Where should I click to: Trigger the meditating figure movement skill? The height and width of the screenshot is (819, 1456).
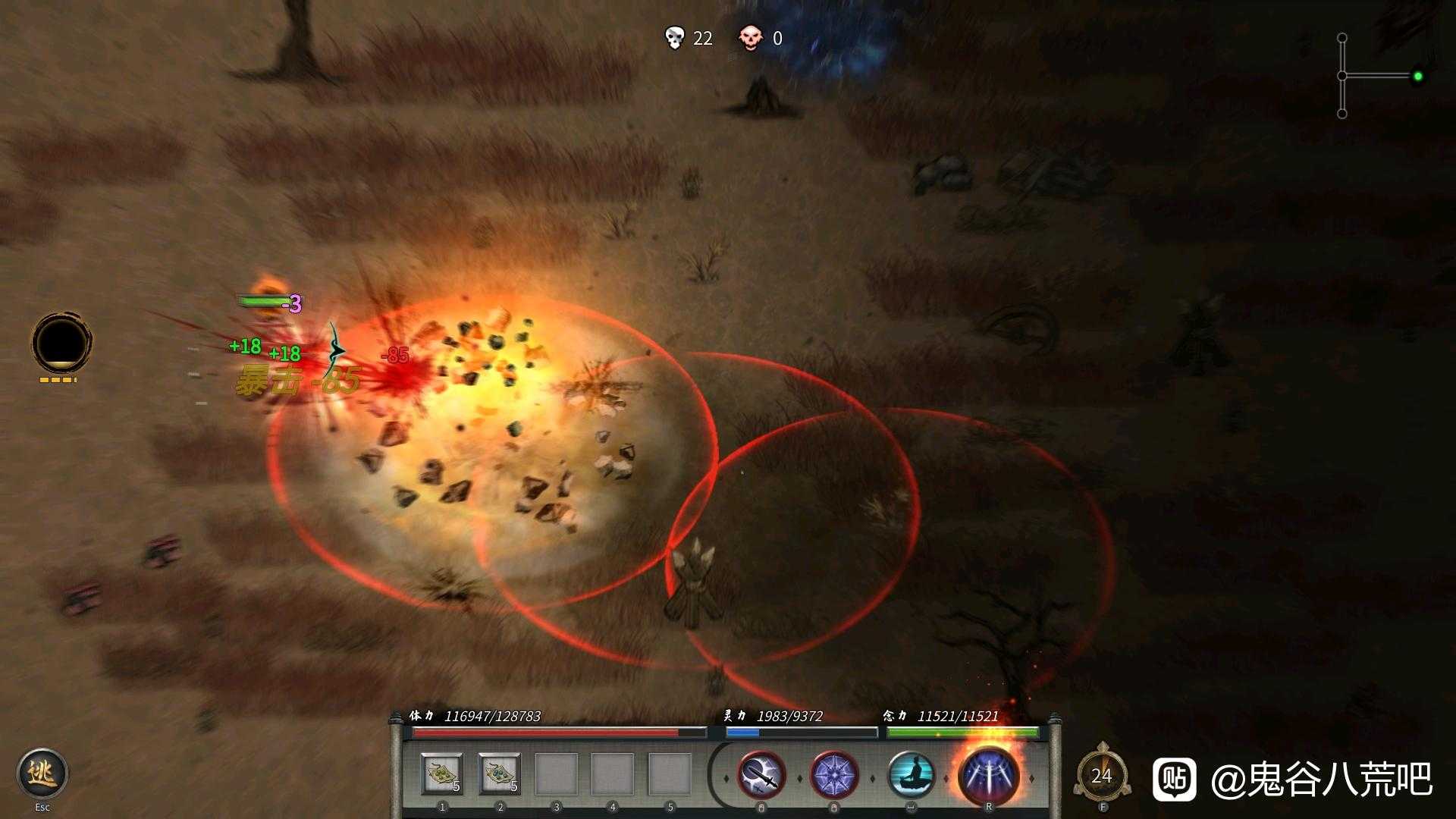(x=910, y=776)
